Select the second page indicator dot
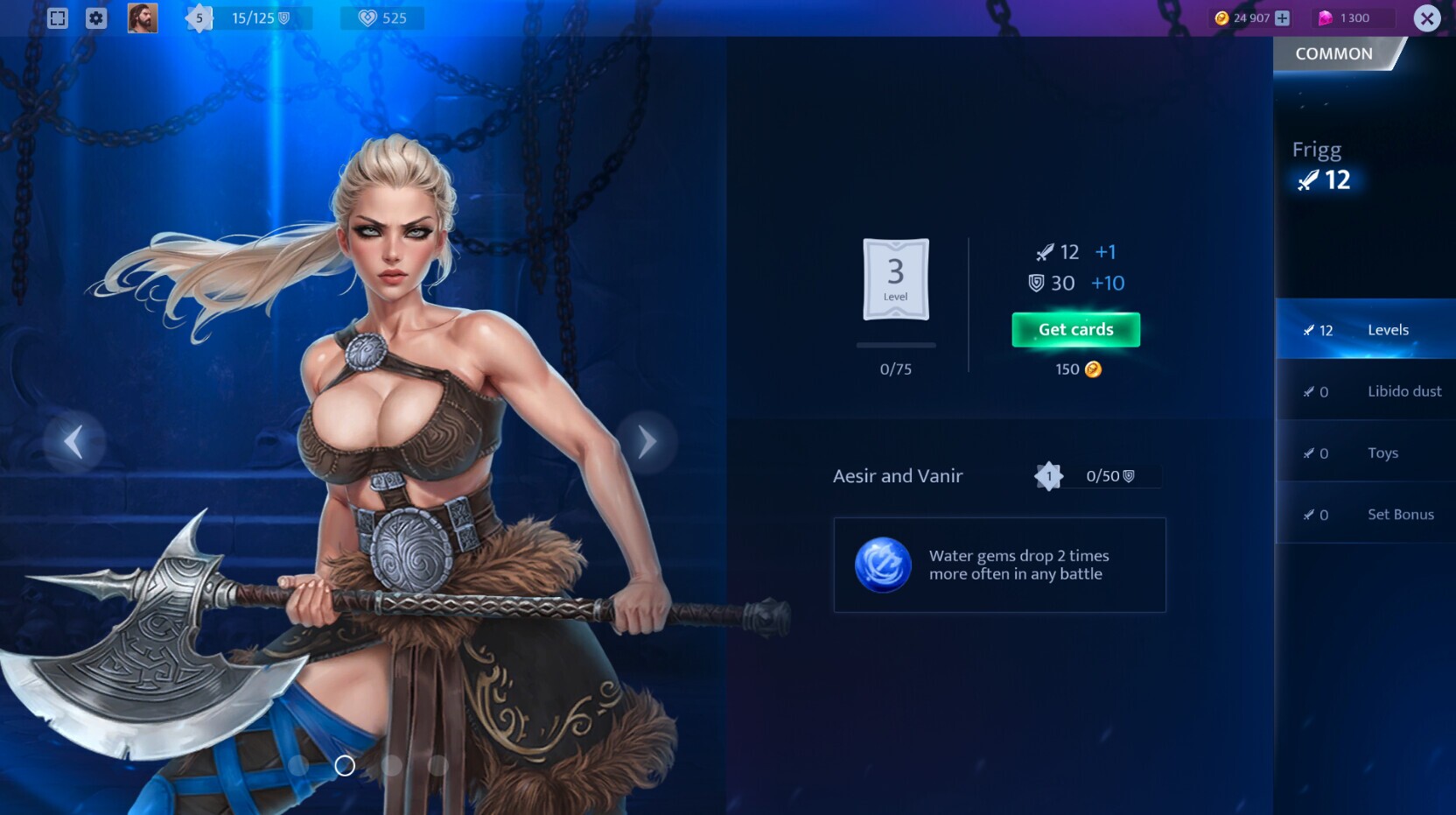1456x815 pixels. coord(345,765)
